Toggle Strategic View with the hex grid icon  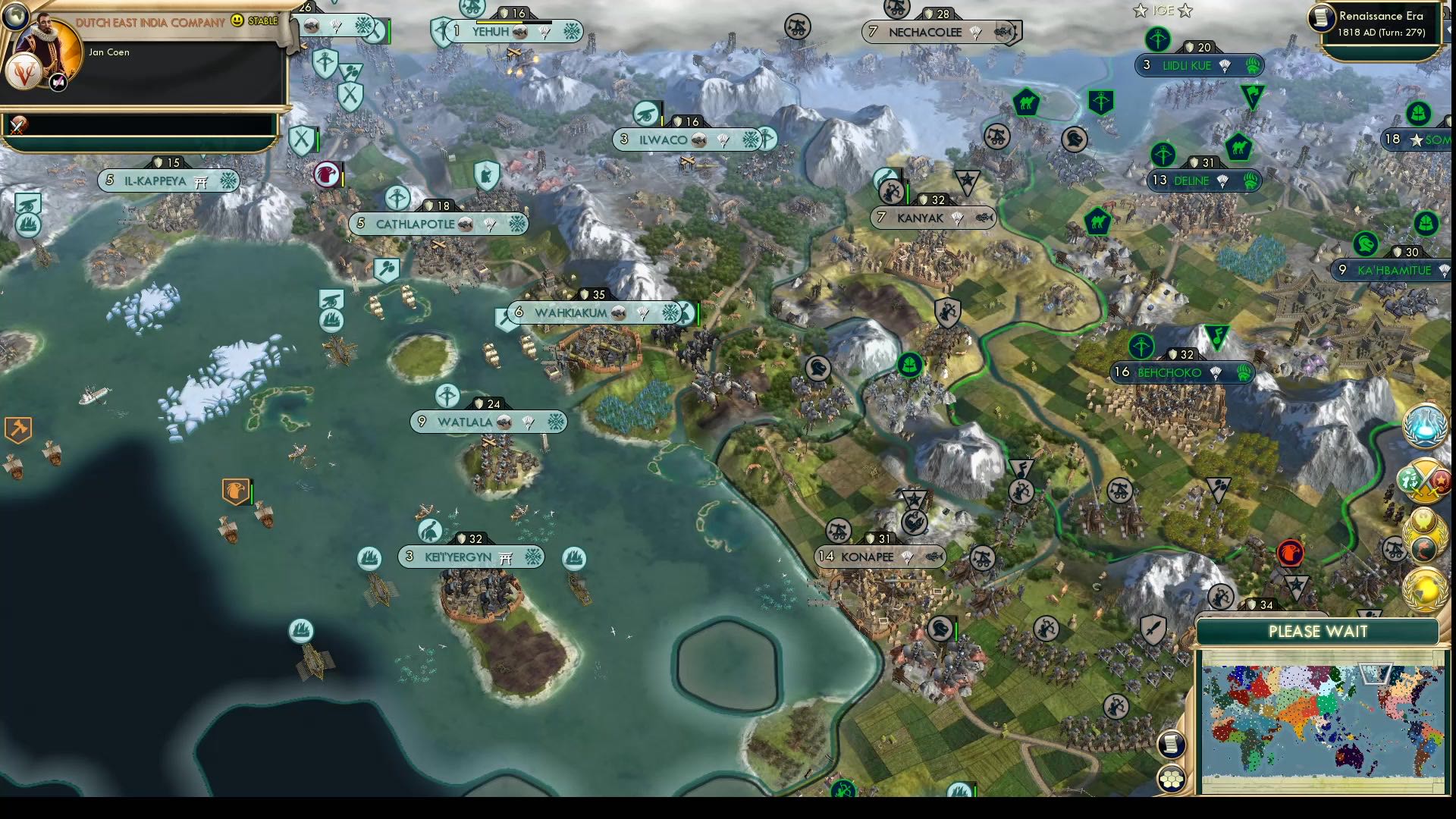pos(1172,779)
